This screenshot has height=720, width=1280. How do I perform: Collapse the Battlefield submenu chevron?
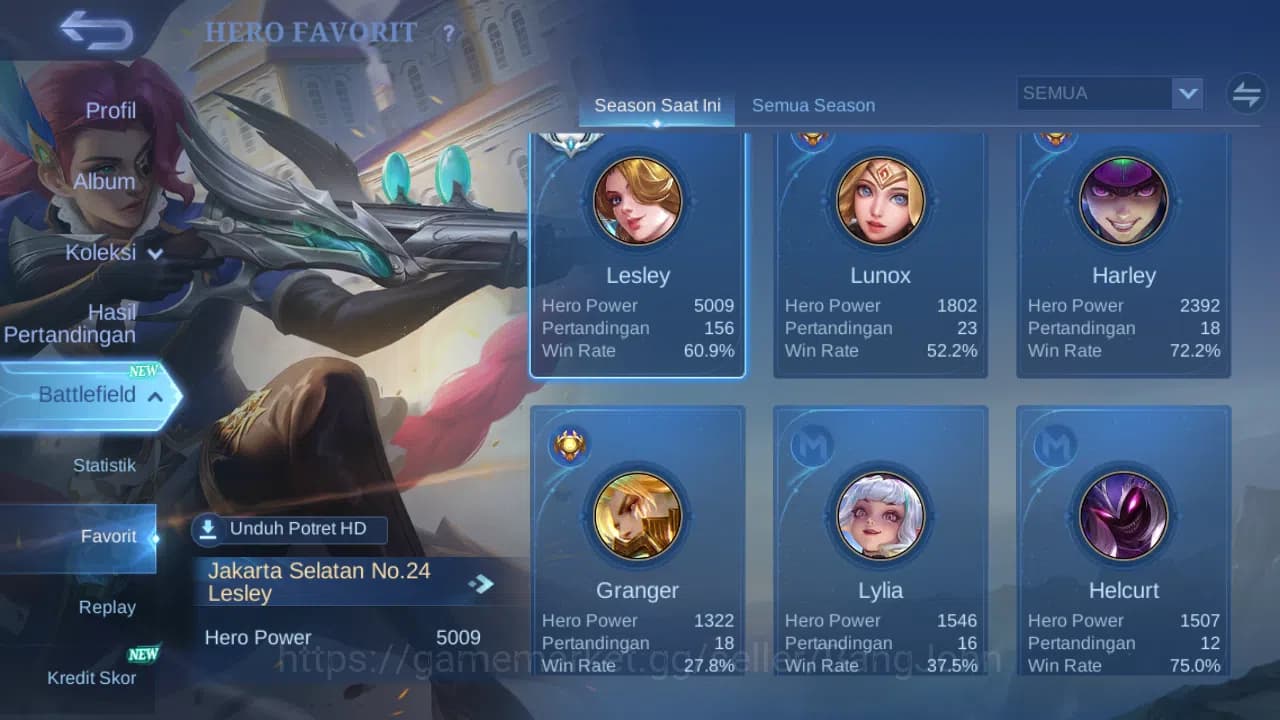[x=155, y=396]
